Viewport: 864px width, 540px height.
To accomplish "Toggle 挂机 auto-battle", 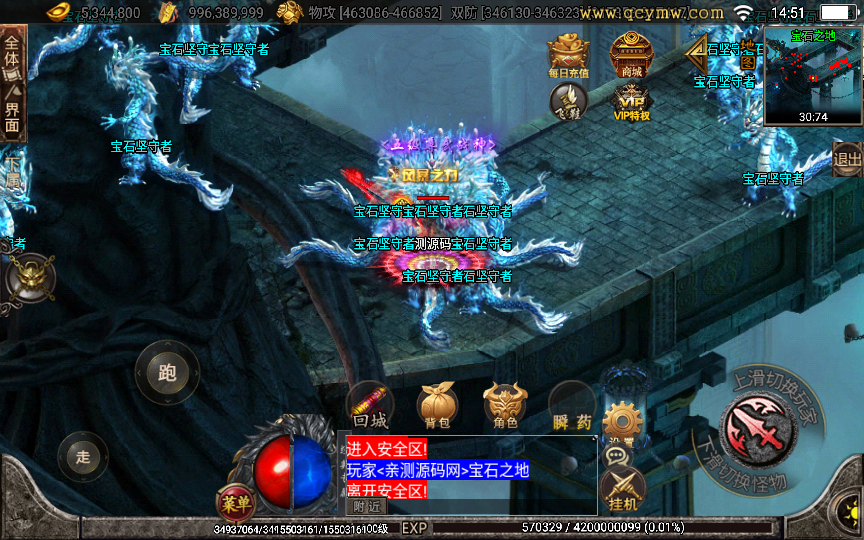I will coord(623,490).
